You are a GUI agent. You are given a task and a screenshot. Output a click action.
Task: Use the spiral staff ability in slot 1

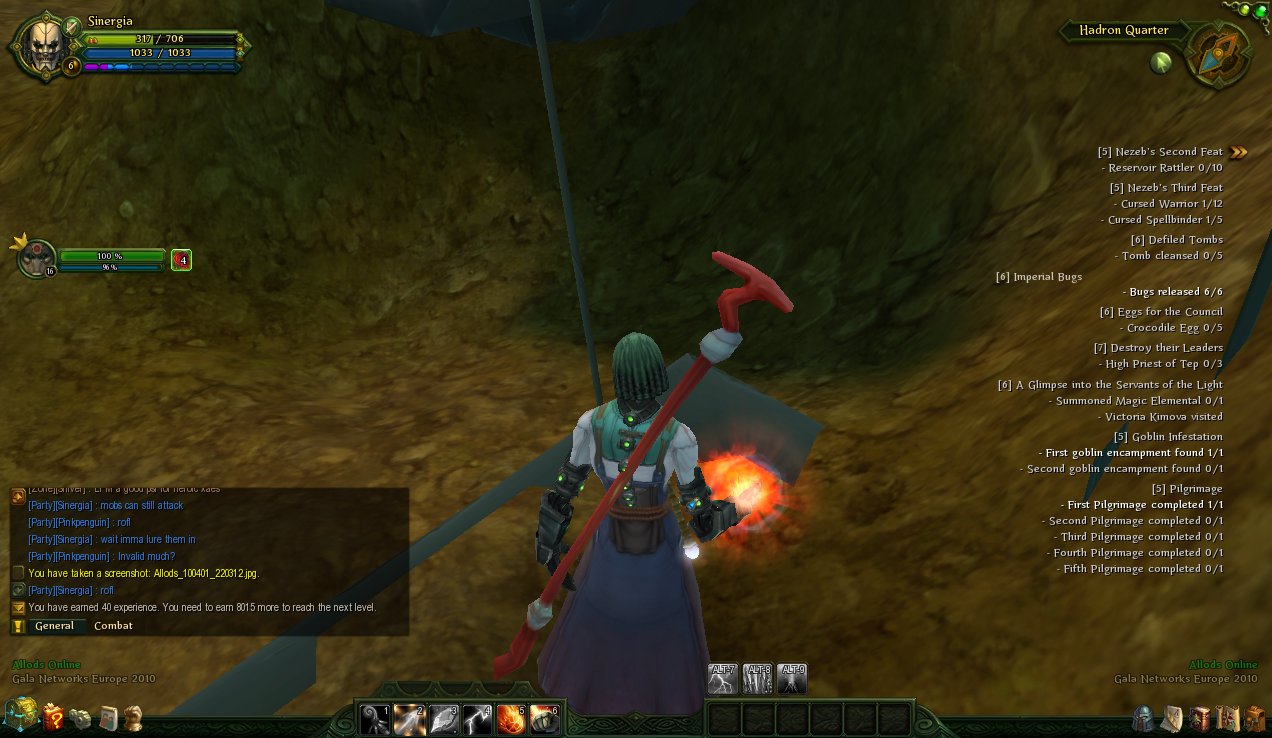coord(375,718)
